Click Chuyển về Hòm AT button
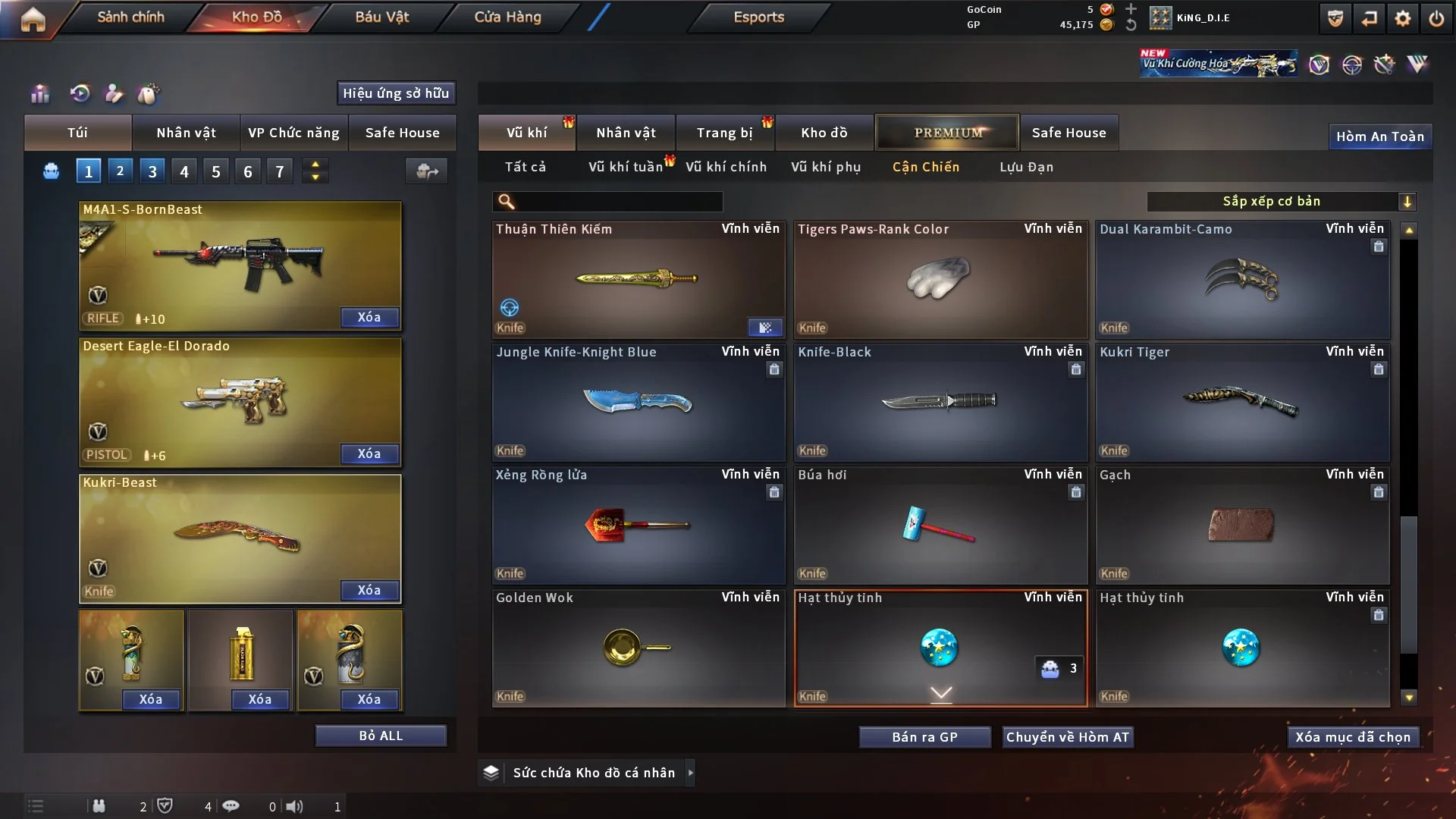Image resolution: width=1456 pixels, height=819 pixels. (1068, 737)
